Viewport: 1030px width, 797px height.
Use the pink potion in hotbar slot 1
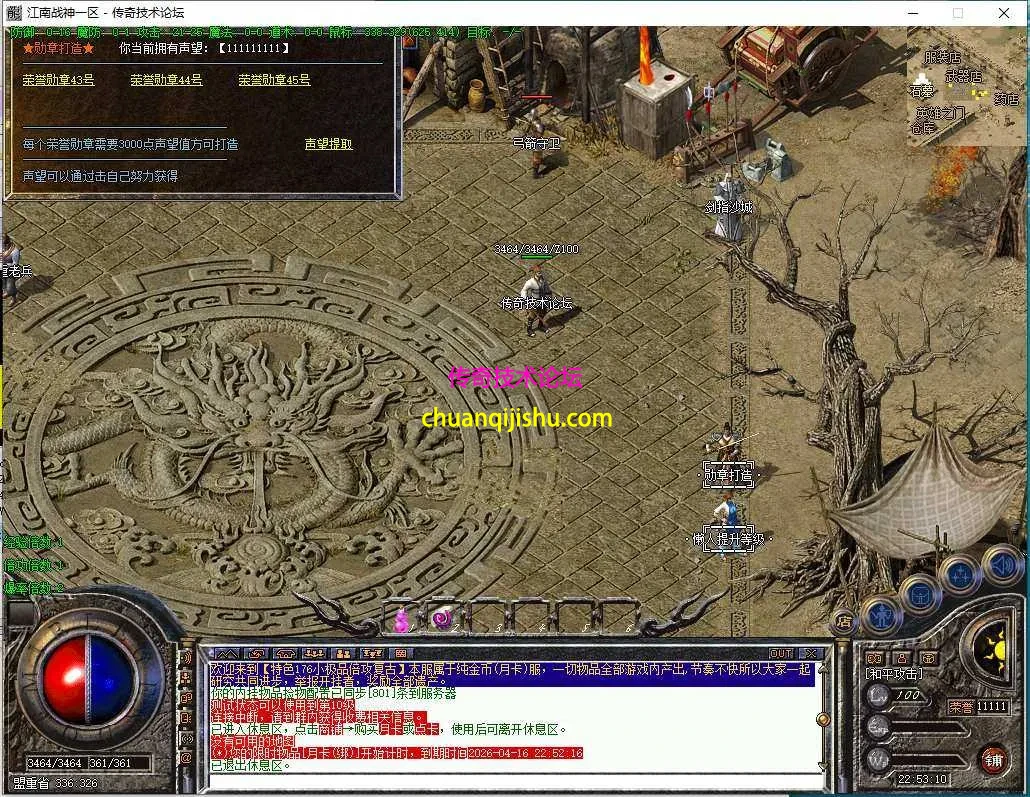[402, 621]
